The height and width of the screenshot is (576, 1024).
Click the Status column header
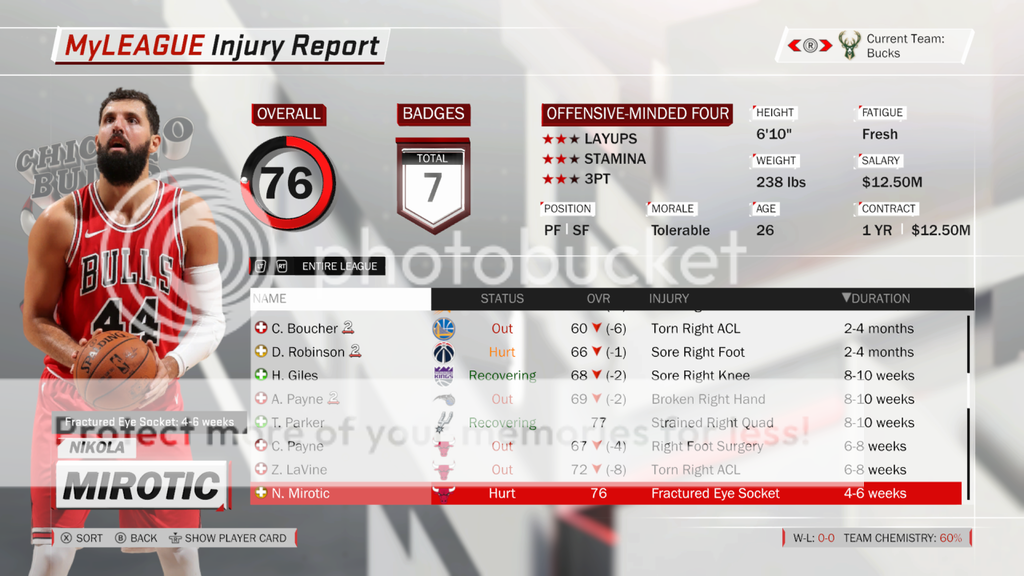pyautogui.click(x=502, y=298)
